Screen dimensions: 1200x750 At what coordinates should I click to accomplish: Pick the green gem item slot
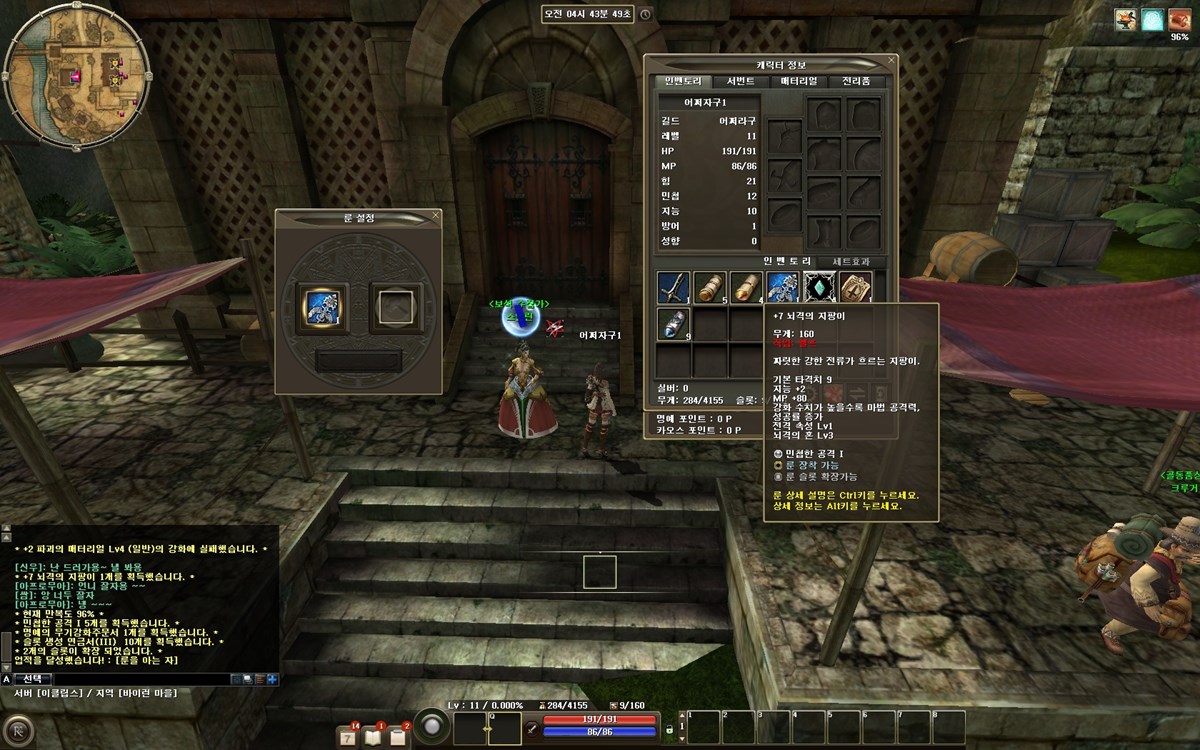click(819, 288)
